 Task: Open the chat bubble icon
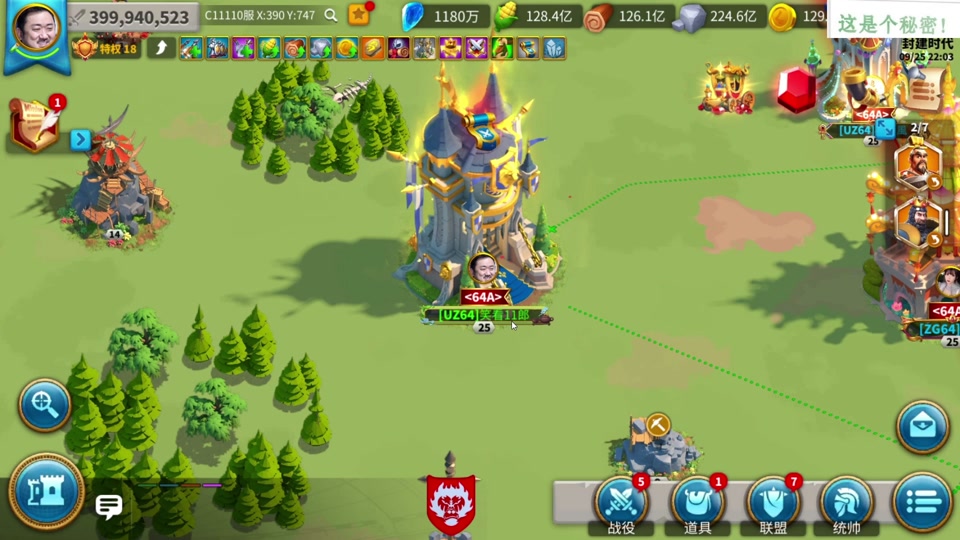pyautogui.click(x=108, y=507)
